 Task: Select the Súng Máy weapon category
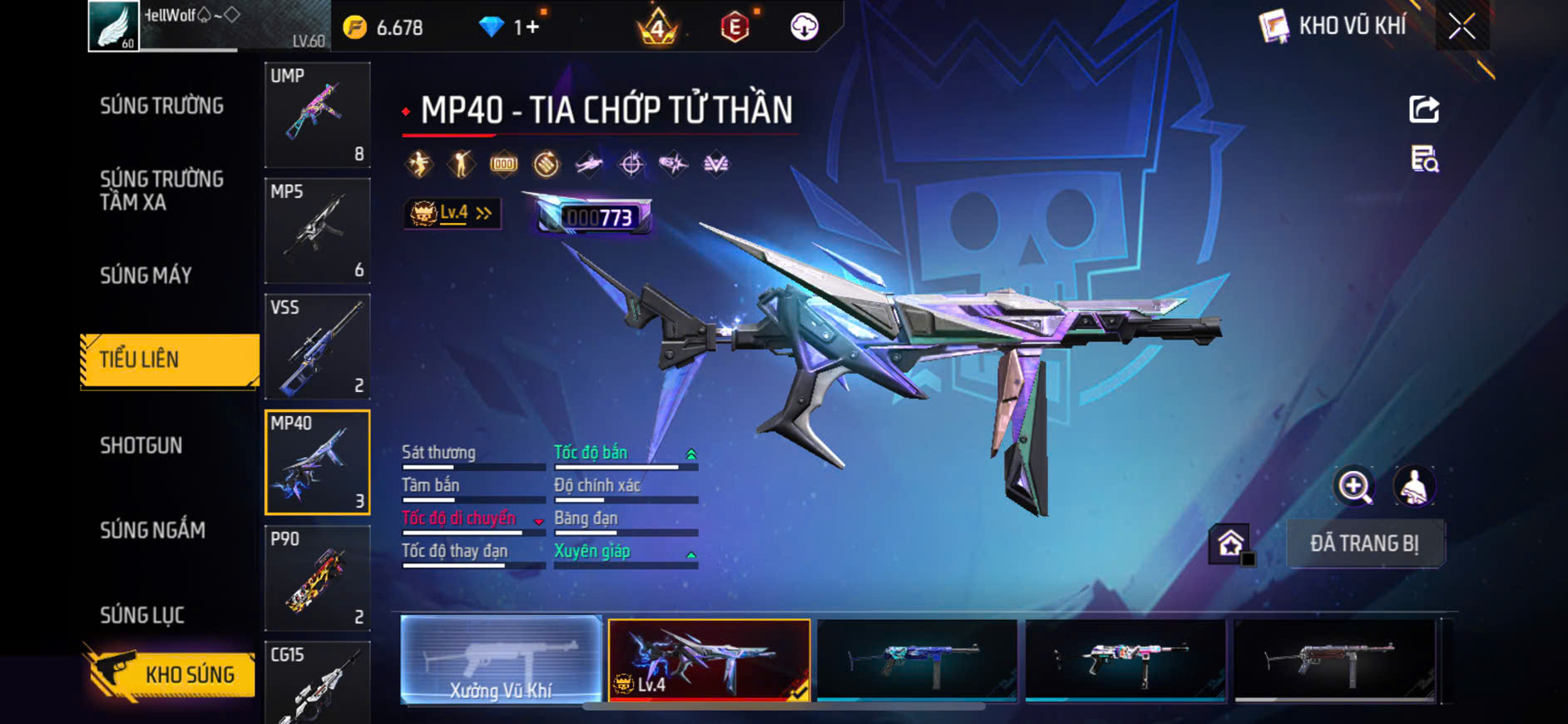click(146, 275)
